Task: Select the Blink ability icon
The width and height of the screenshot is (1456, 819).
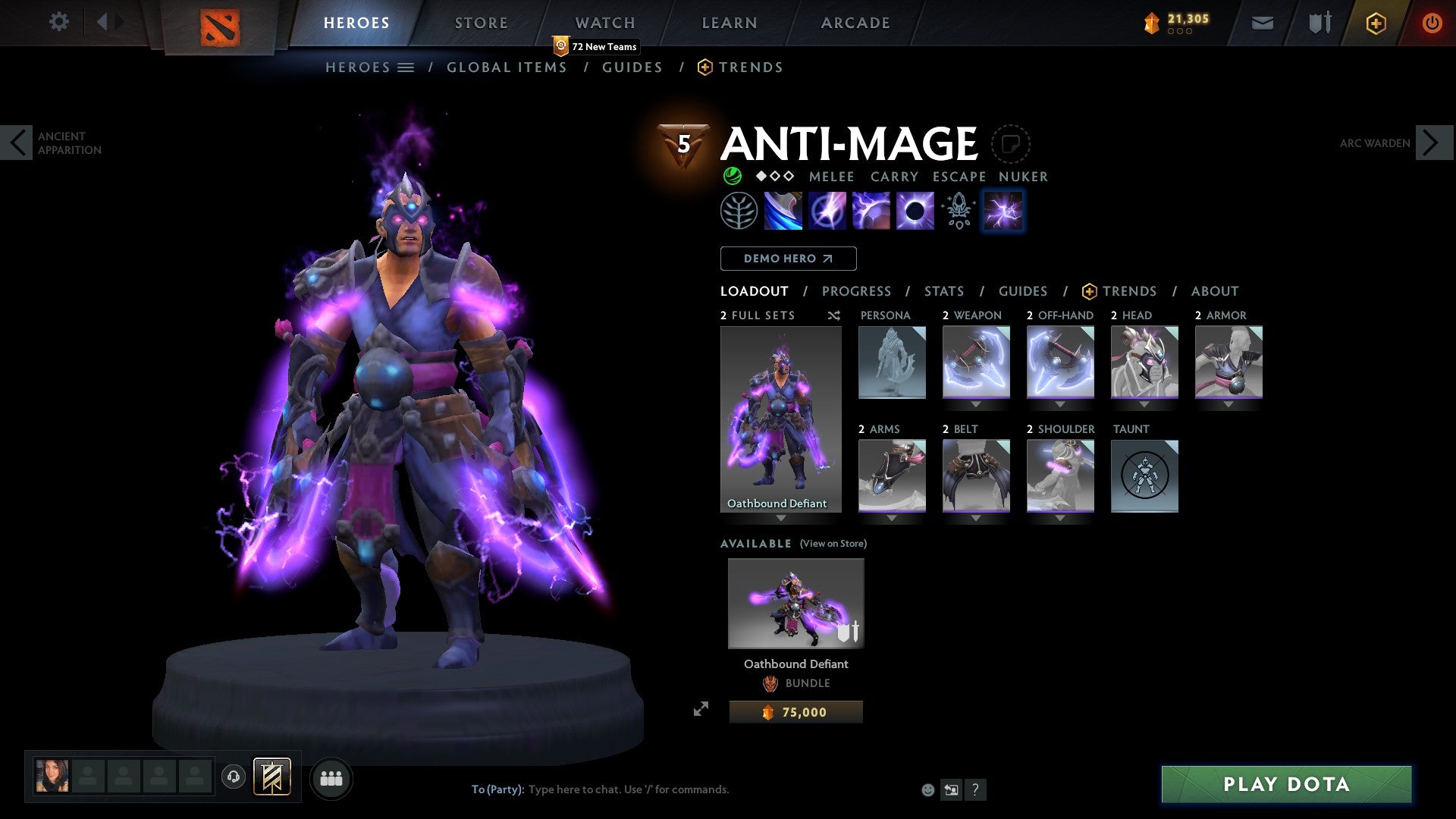Action: pyautogui.click(x=828, y=210)
